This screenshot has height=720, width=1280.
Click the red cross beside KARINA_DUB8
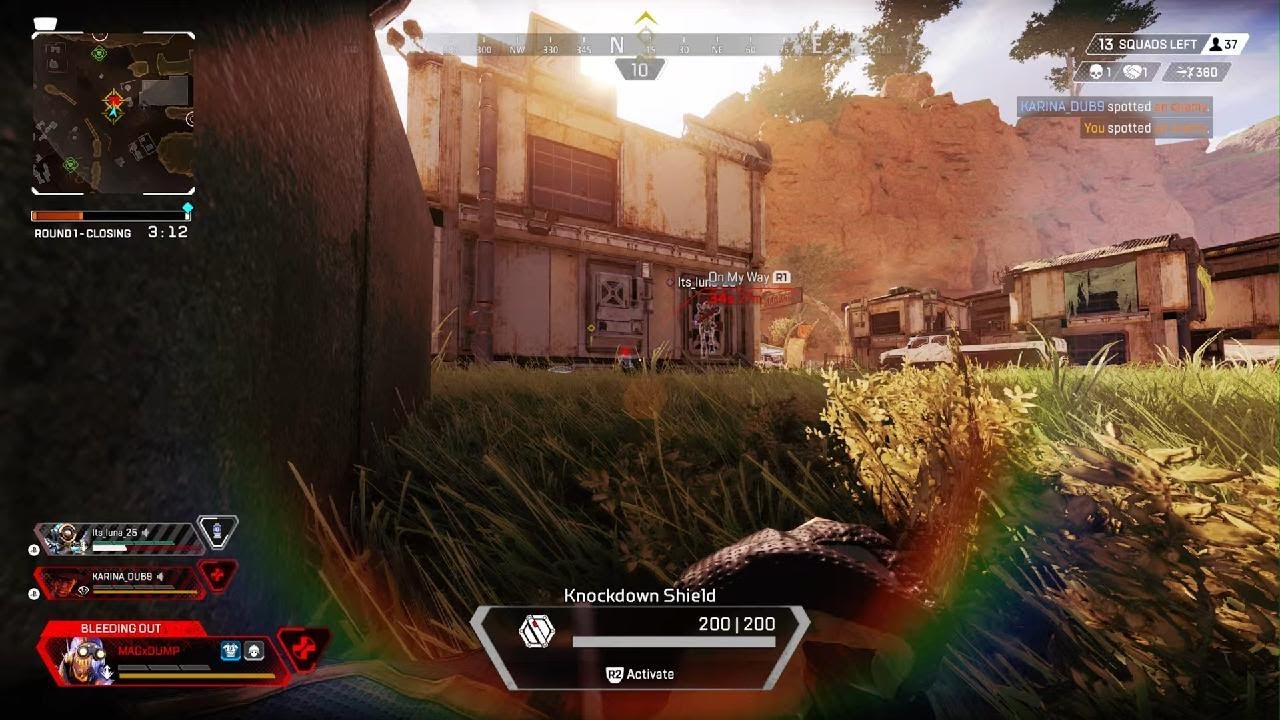tap(218, 576)
